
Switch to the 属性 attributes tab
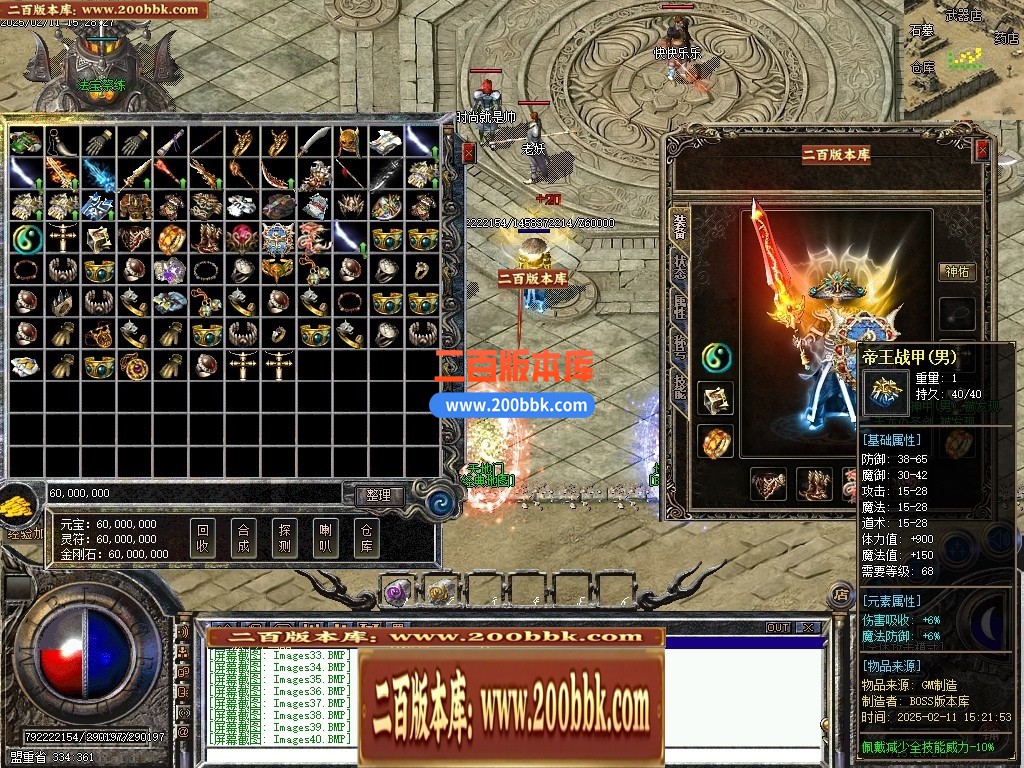(x=680, y=308)
